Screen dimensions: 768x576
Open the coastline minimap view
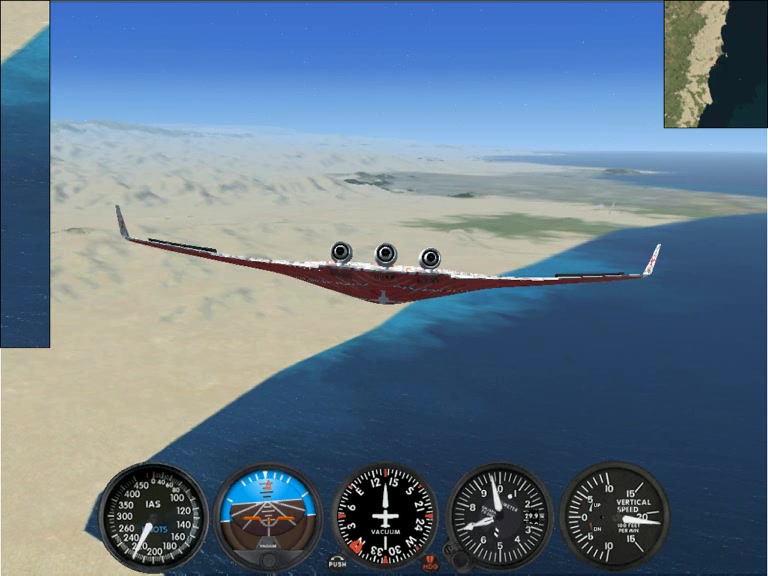(715, 64)
